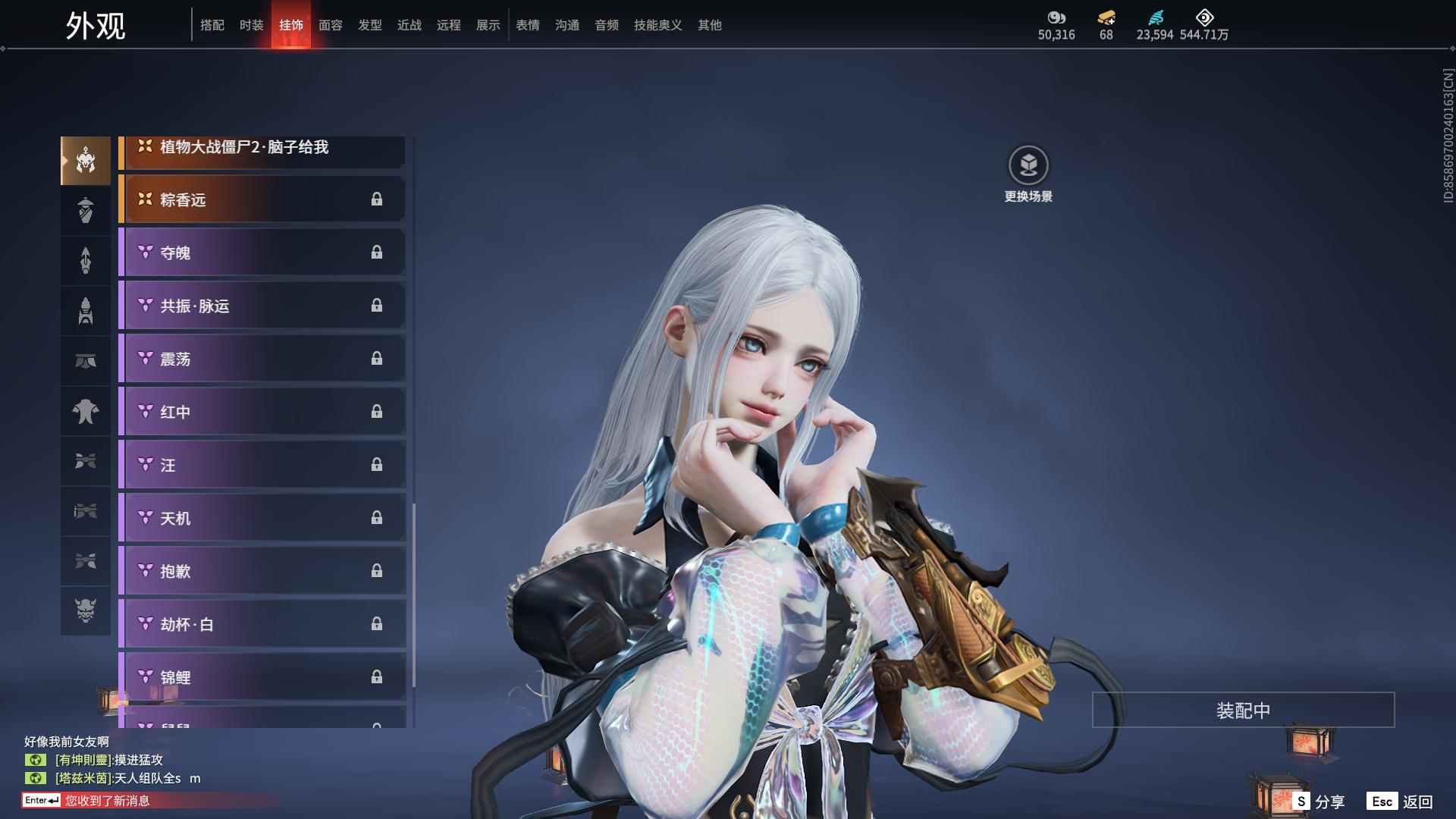Open the oni mask category icon
This screenshot has width=1456, height=819.
tap(86, 610)
